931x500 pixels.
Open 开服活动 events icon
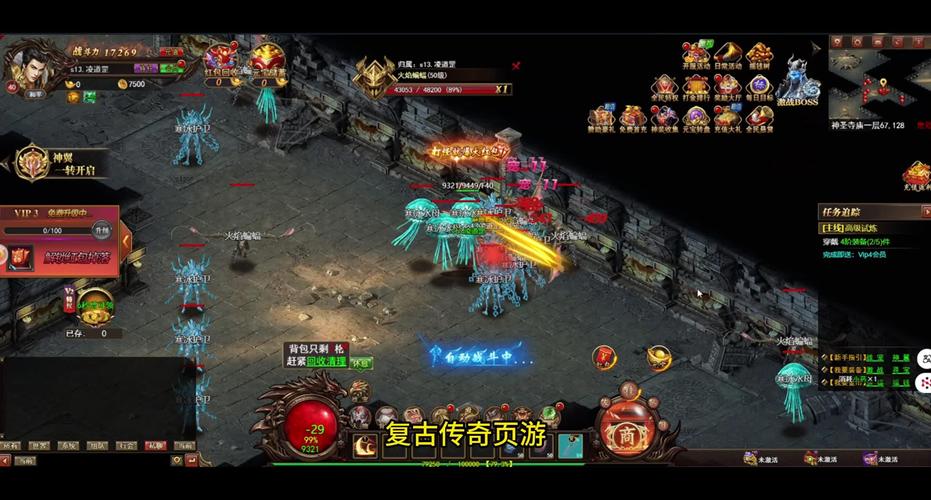(x=695, y=56)
